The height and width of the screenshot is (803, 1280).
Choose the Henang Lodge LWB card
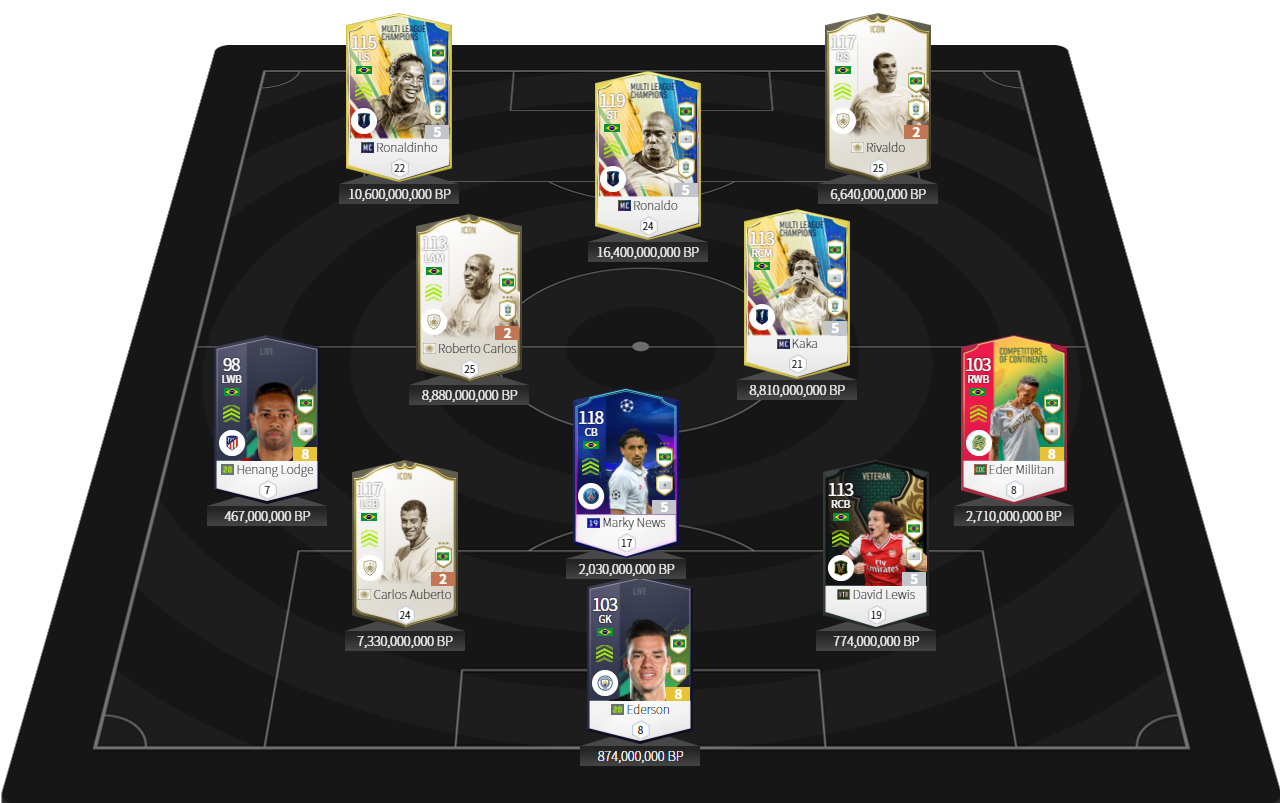pos(266,410)
